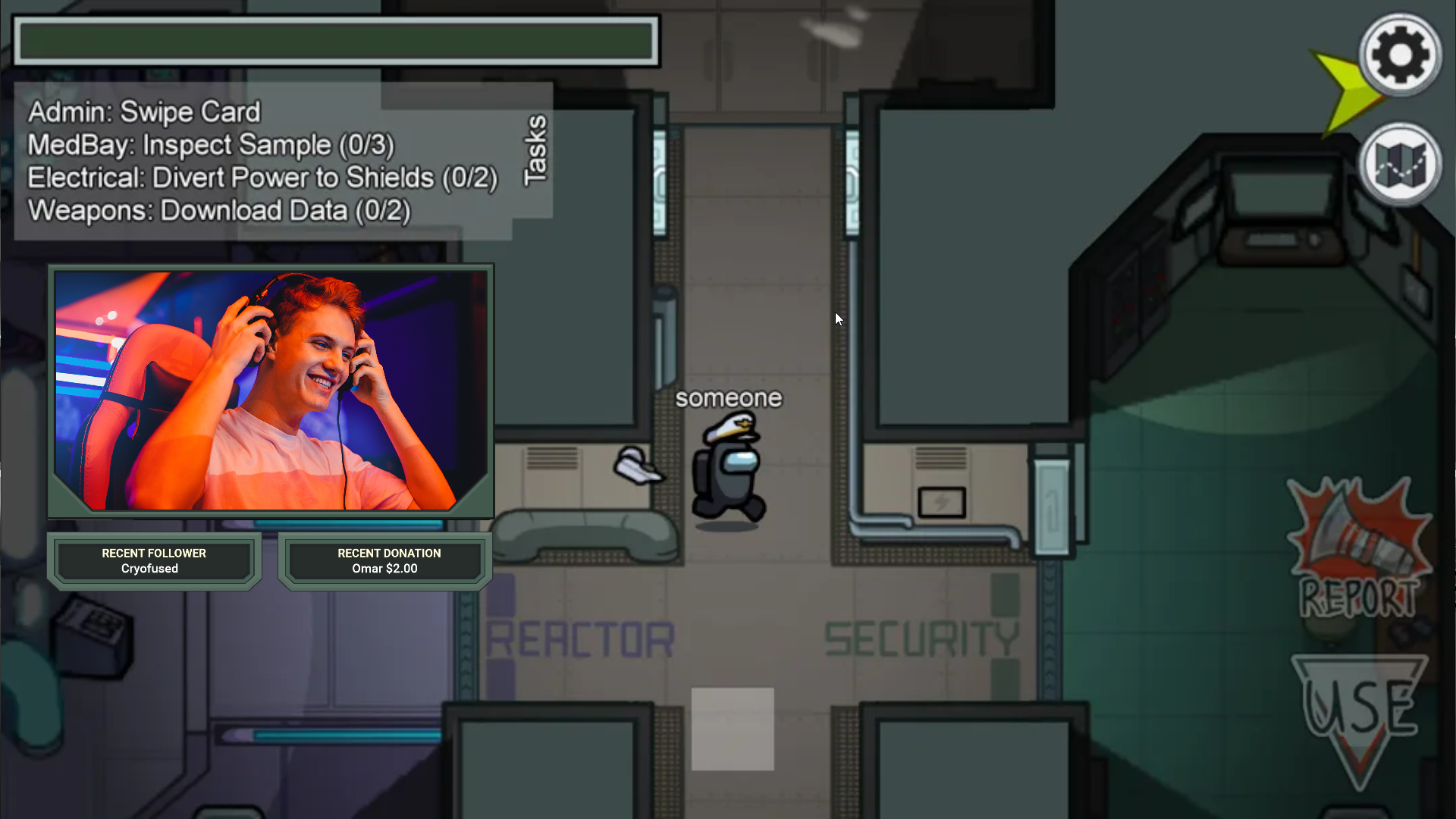Click the streamer webcam overlay
Viewport: 1456px width, 819px height.
[271, 391]
